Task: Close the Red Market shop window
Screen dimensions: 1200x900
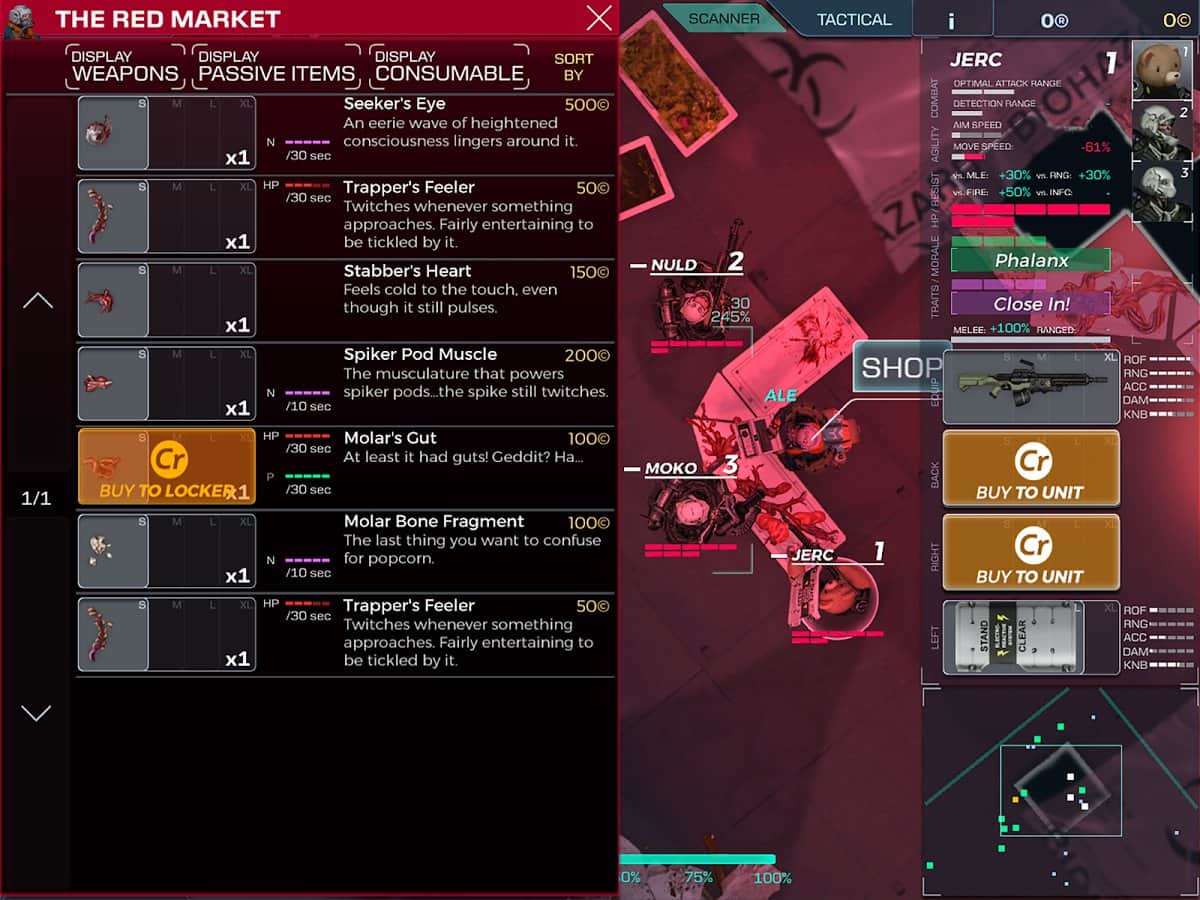Action: click(x=599, y=18)
